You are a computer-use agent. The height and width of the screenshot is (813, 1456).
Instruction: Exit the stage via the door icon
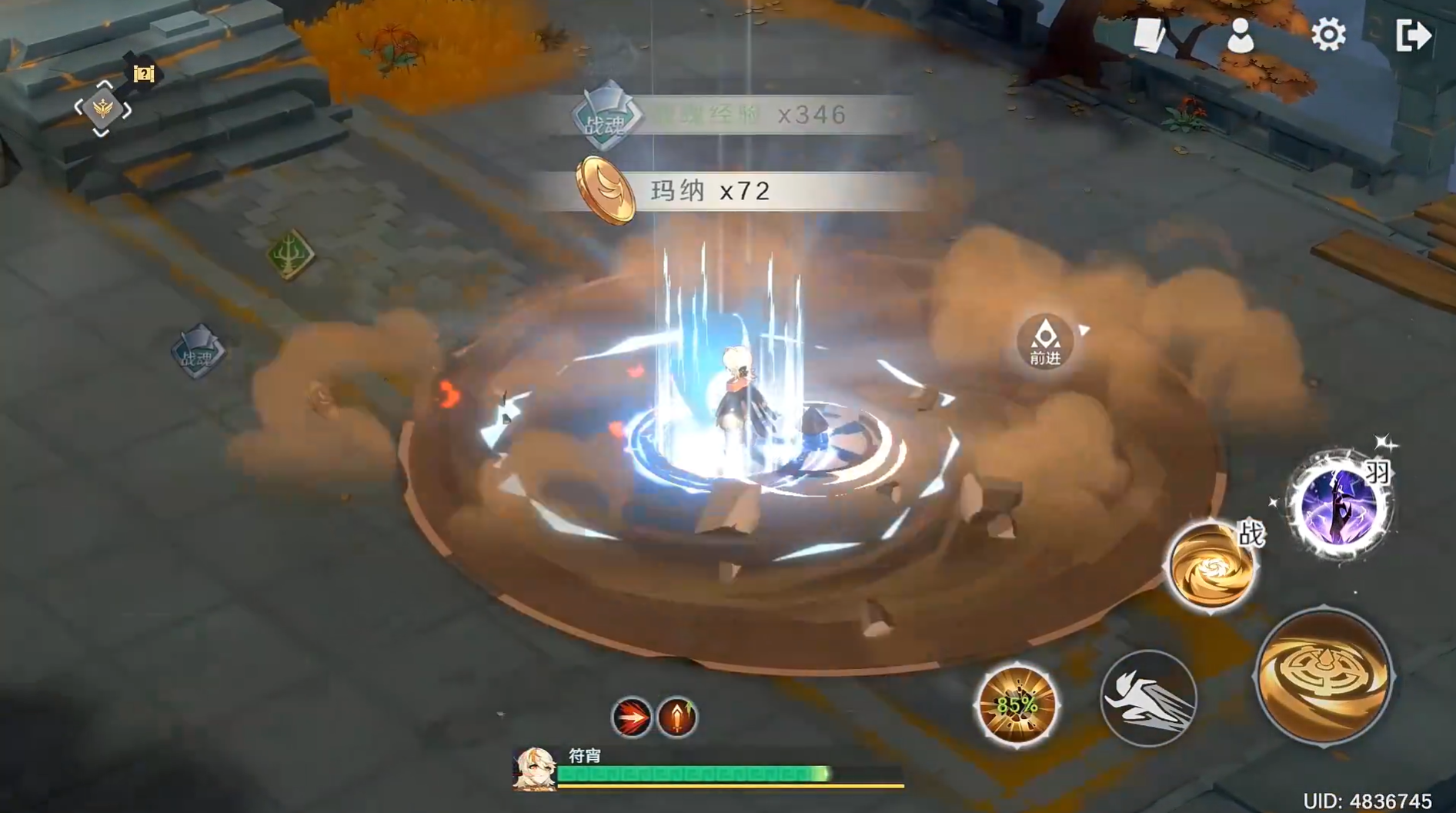pos(1413,35)
